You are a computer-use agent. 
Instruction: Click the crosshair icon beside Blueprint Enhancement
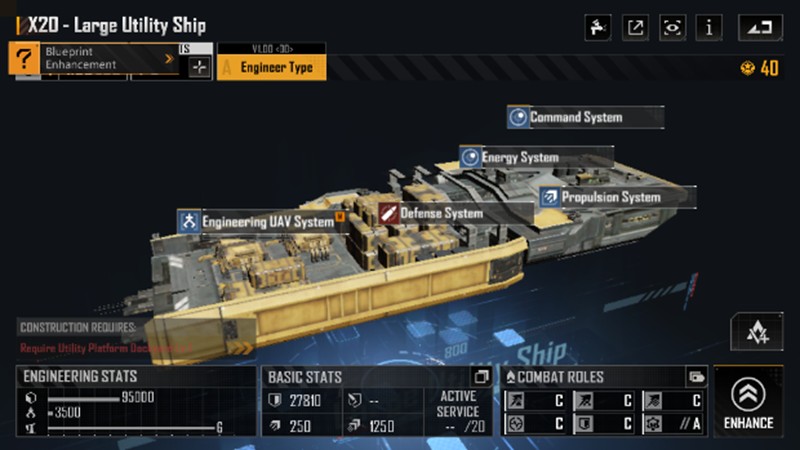point(199,66)
